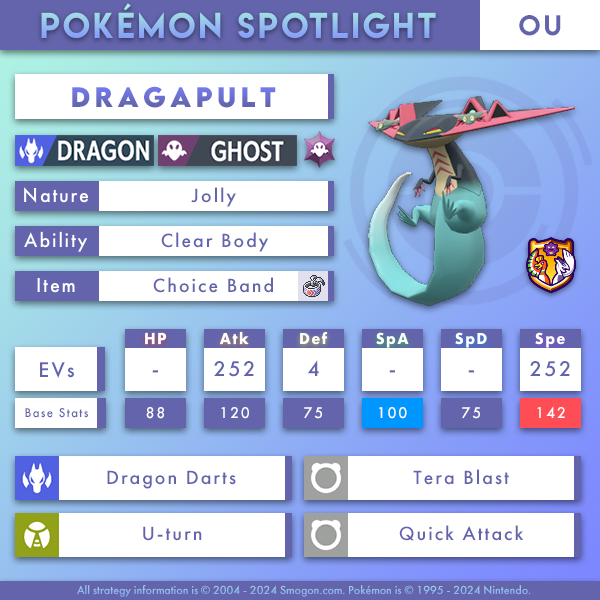The image size is (600, 600).
Task: Select the Atk EV value box
Action: coord(234,370)
